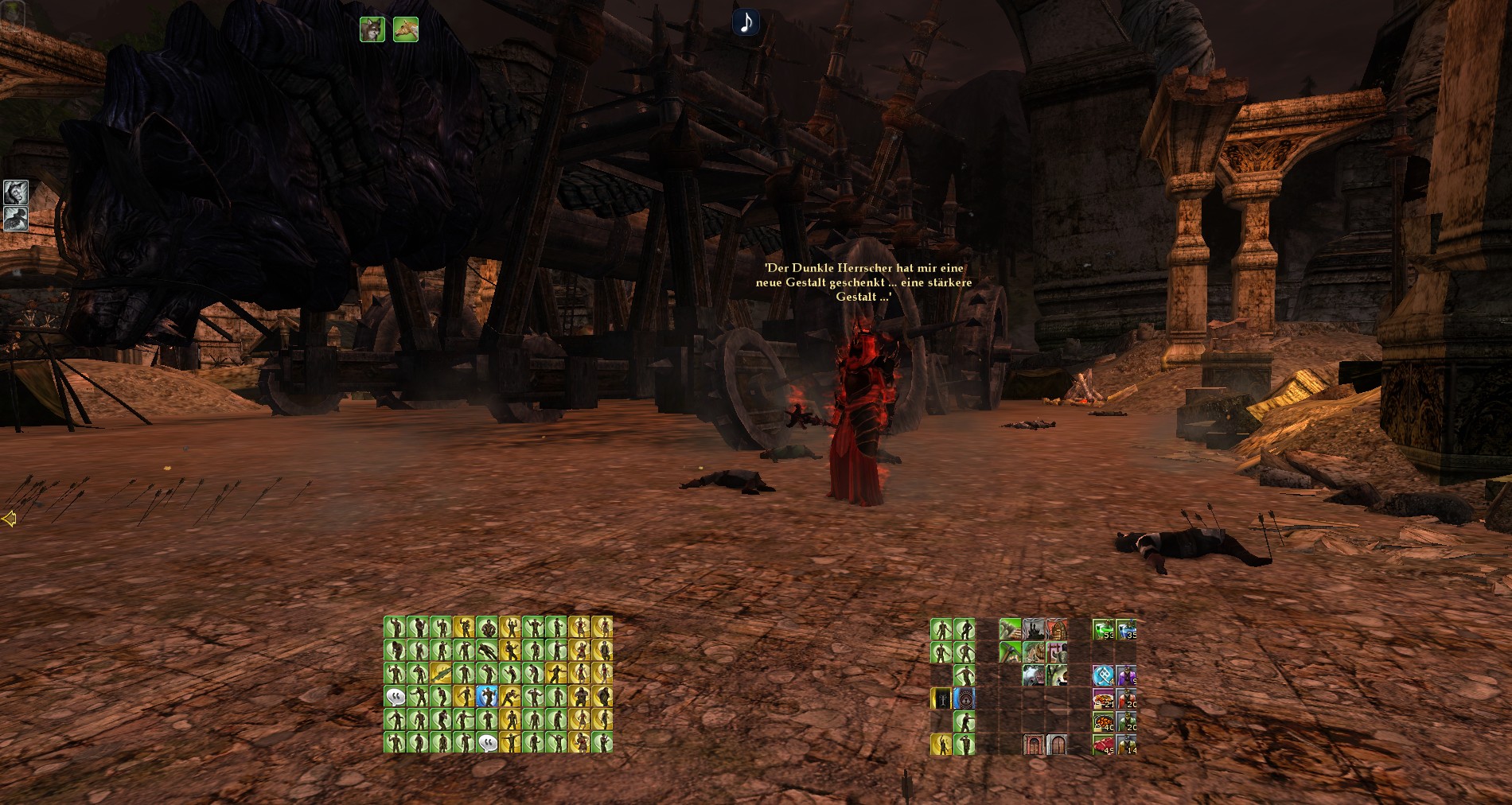The image size is (1512, 805).
Task: Activate the red door travel skill
Action: pos(1034,745)
